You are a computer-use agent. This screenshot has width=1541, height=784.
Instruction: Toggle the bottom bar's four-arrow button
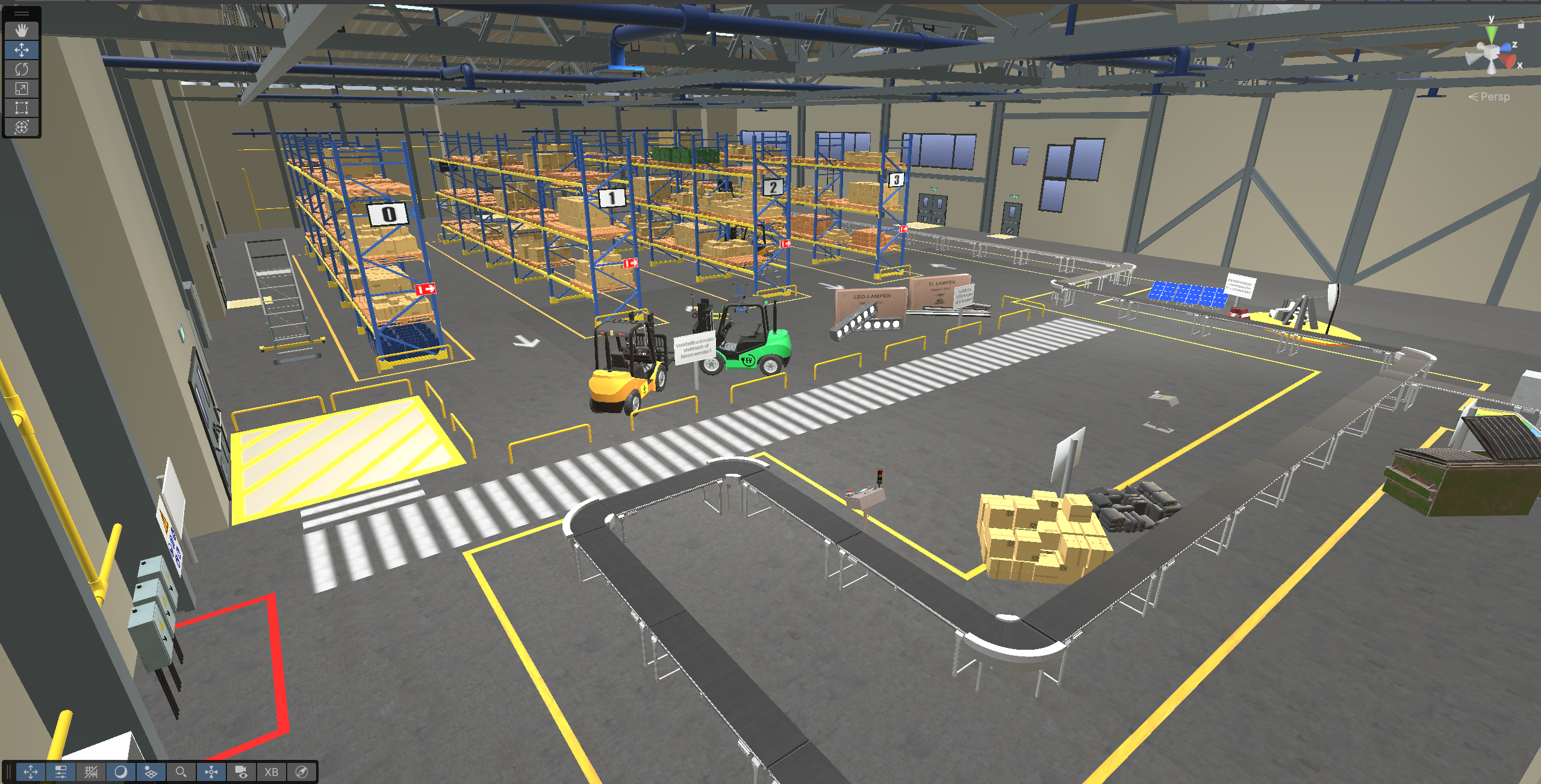pyautogui.click(x=31, y=772)
